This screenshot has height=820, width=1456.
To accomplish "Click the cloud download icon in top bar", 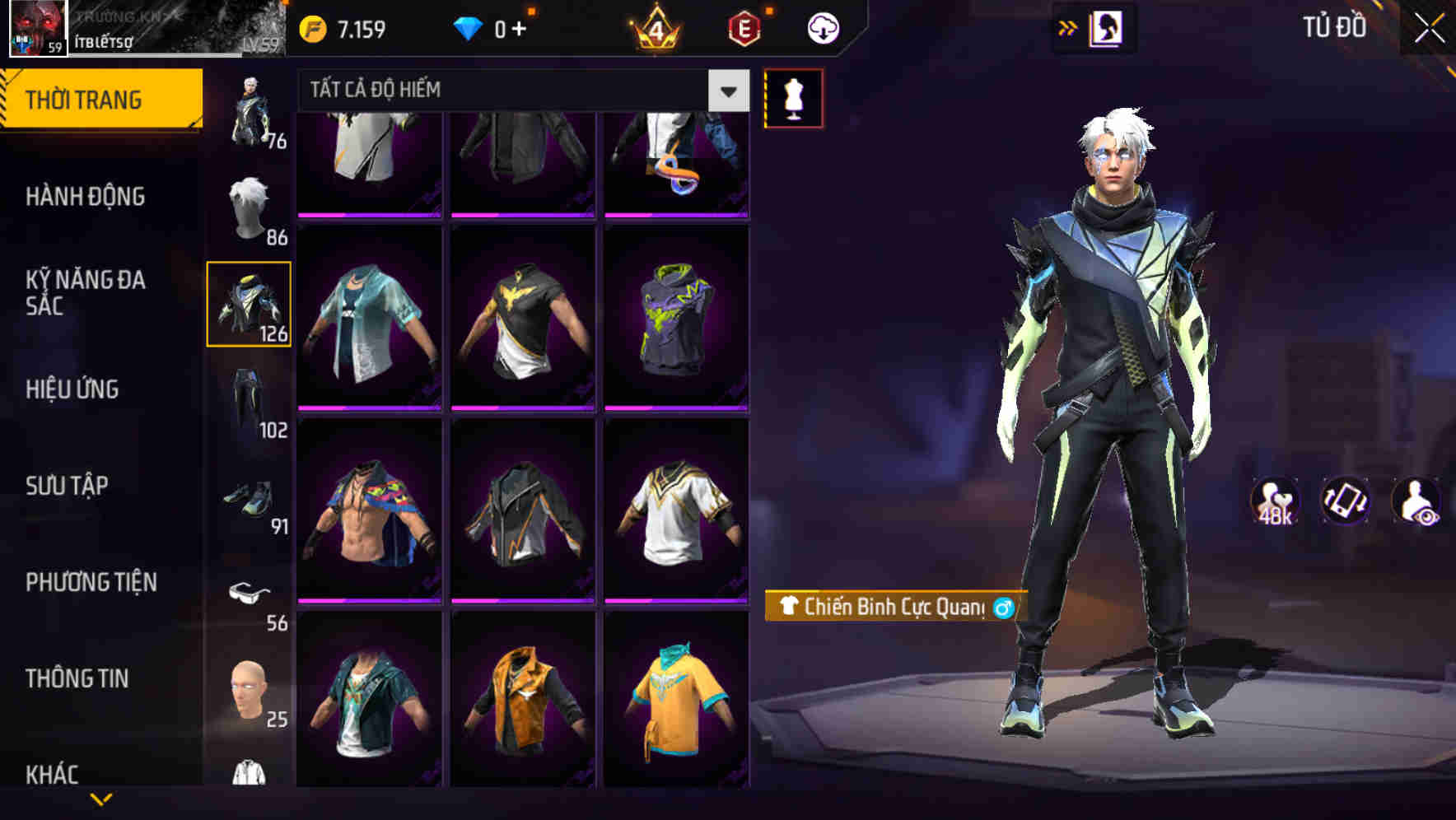I will coord(822,26).
